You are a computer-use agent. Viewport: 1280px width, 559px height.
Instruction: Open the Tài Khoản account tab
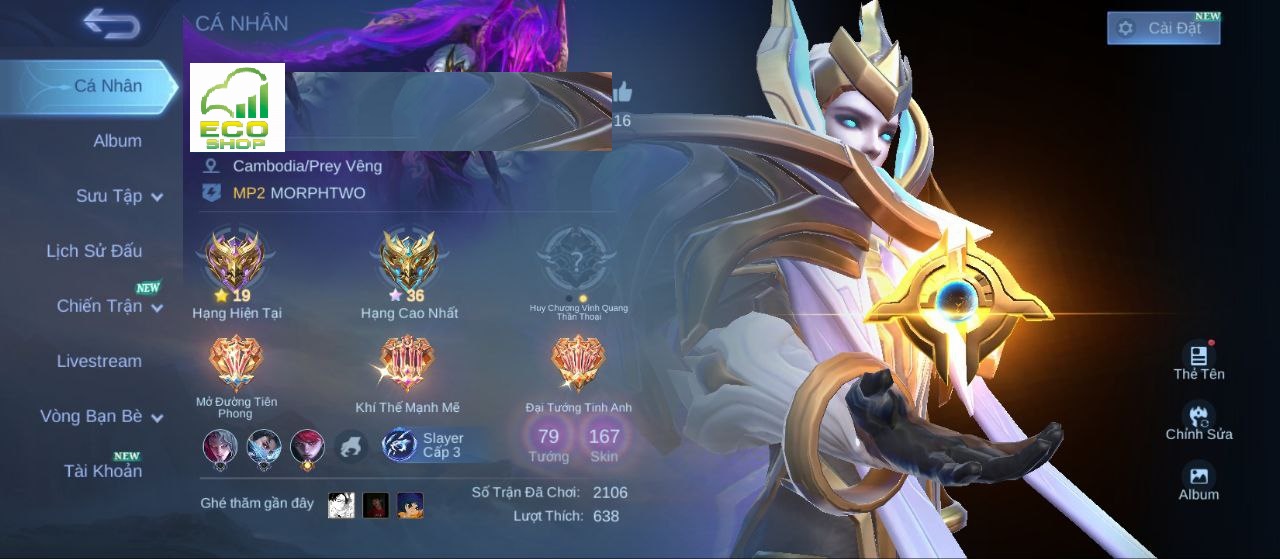(x=103, y=471)
